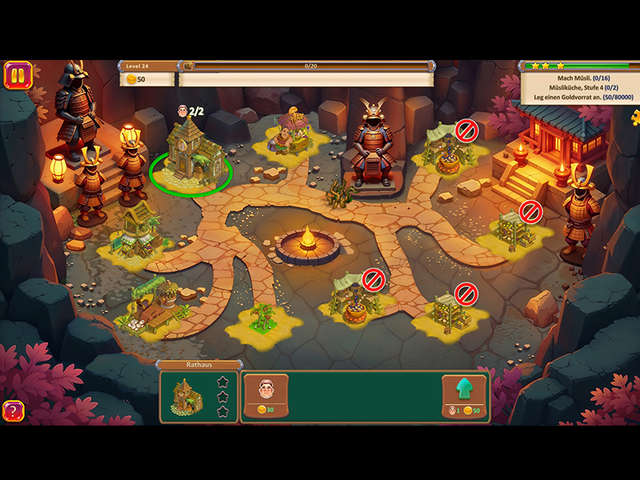Select the circled Rathaus building
This screenshot has height=480, width=640.
[x=191, y=153]
